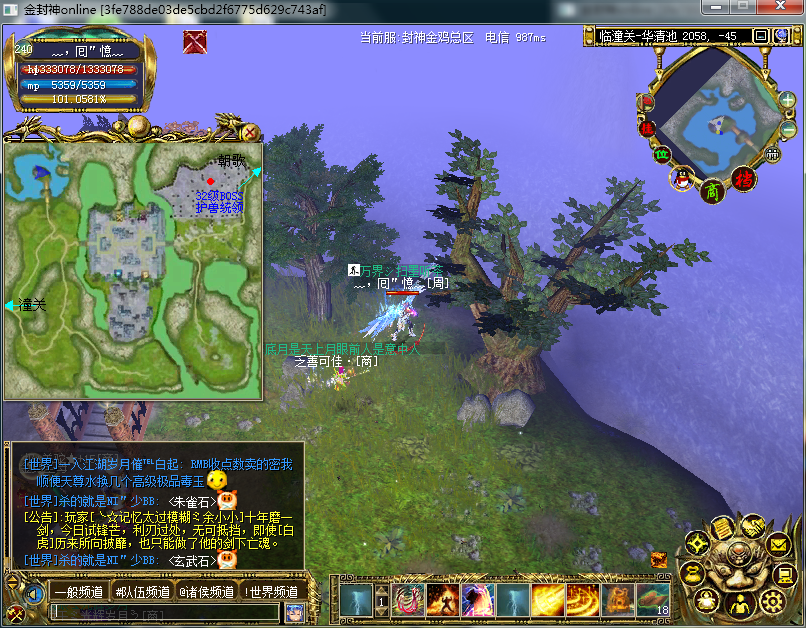Open the gear settings button

771,601
